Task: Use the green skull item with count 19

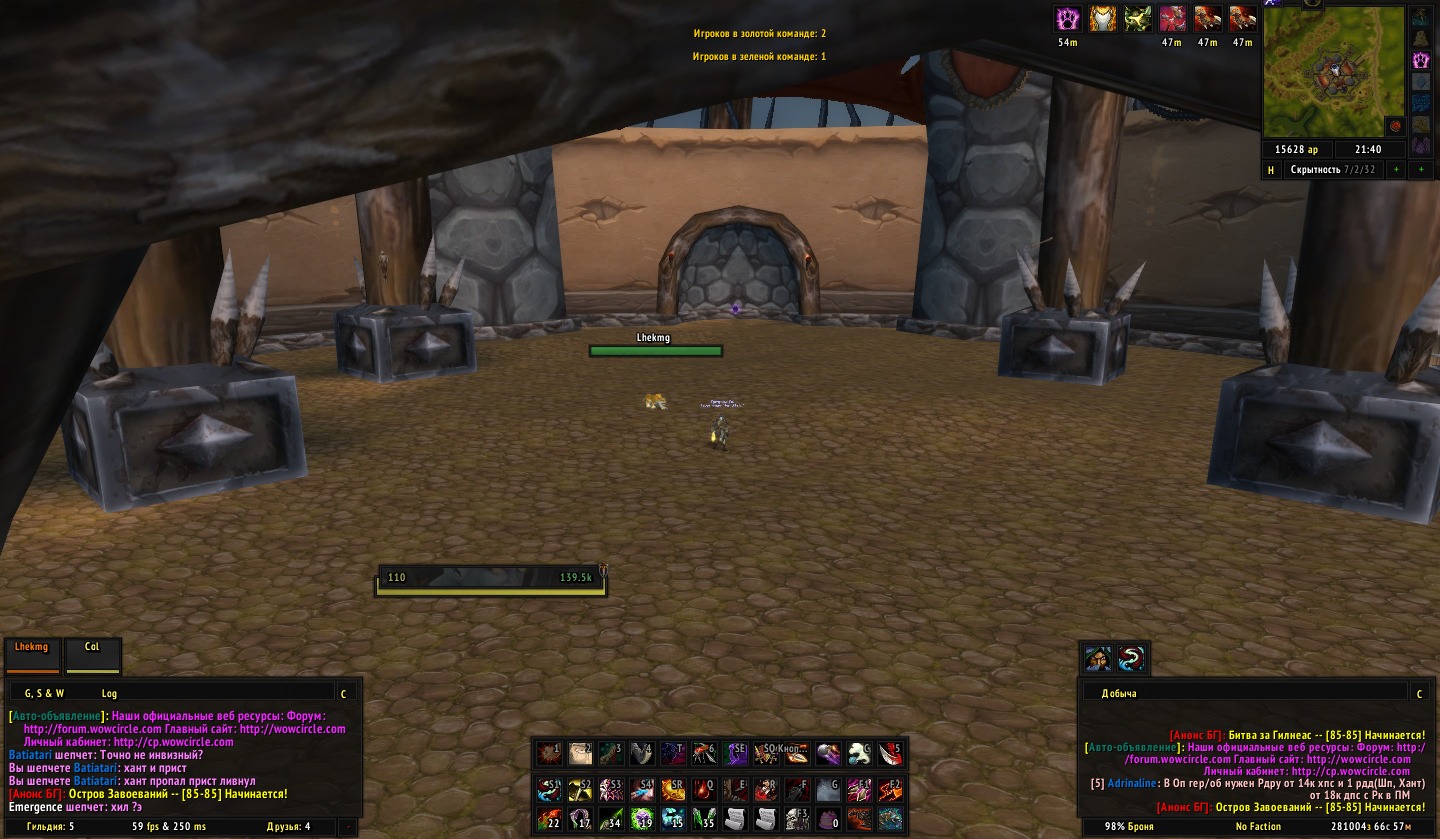Action: coord(642,820)
